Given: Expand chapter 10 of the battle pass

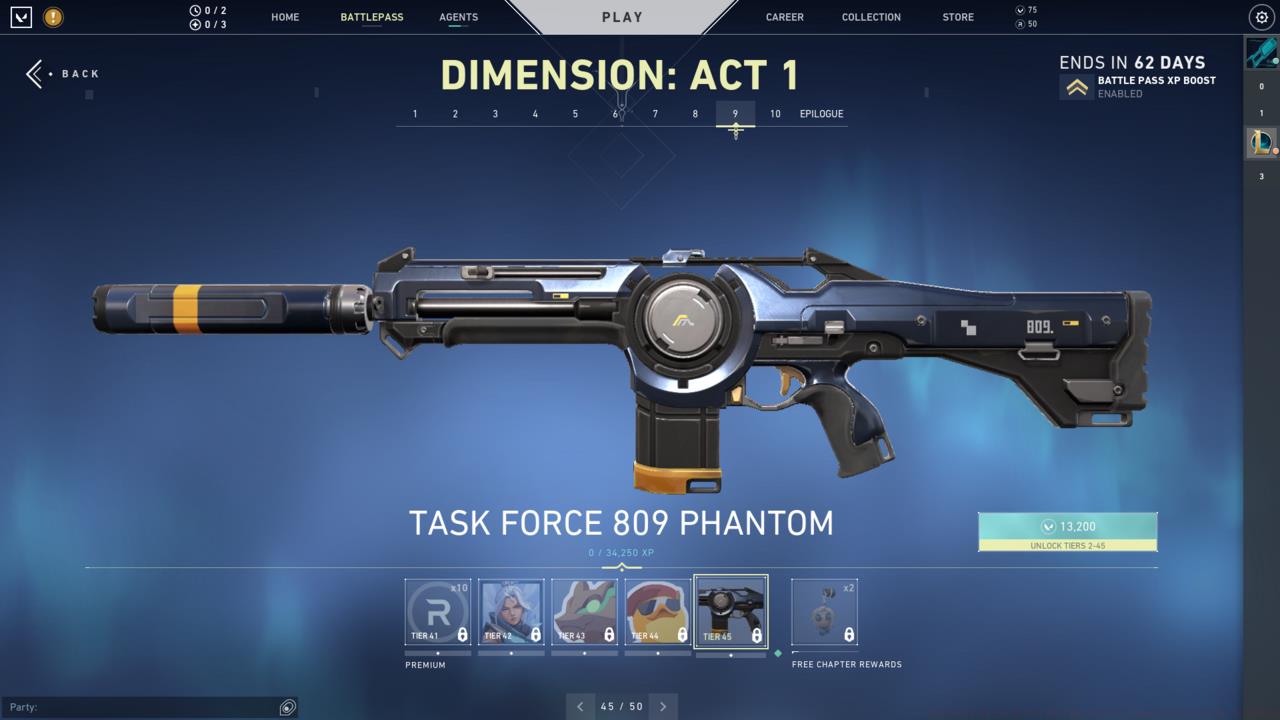Looking at the screenshot, I should tap(775, 114).
